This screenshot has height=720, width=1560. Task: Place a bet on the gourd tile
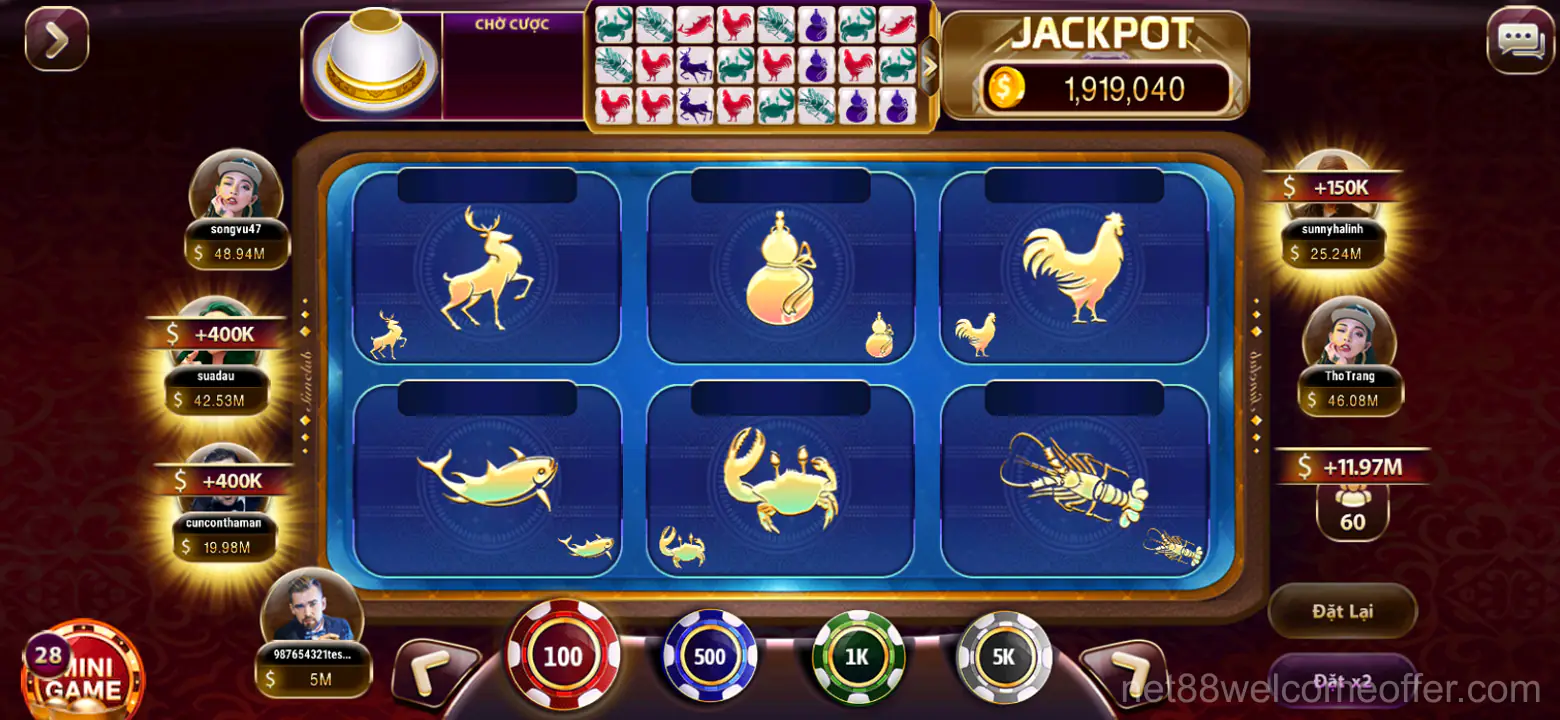coord(781,268)
